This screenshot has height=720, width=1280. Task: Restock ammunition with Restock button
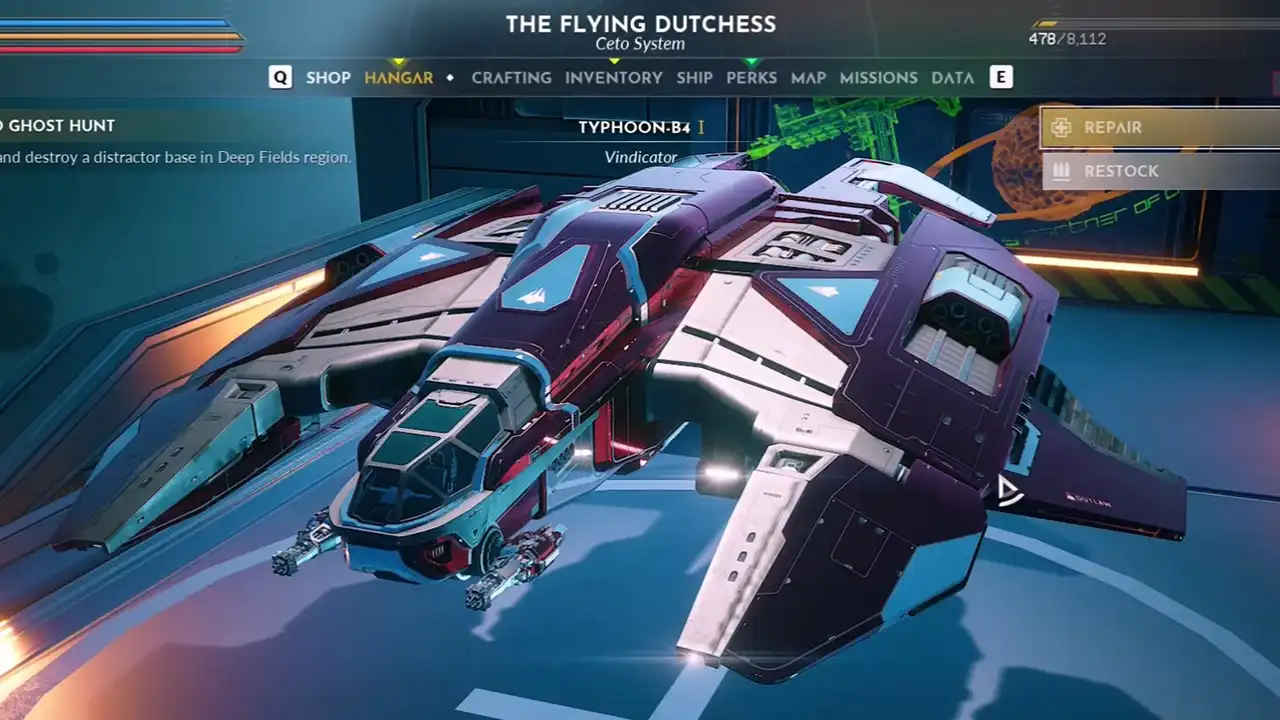1160,171
